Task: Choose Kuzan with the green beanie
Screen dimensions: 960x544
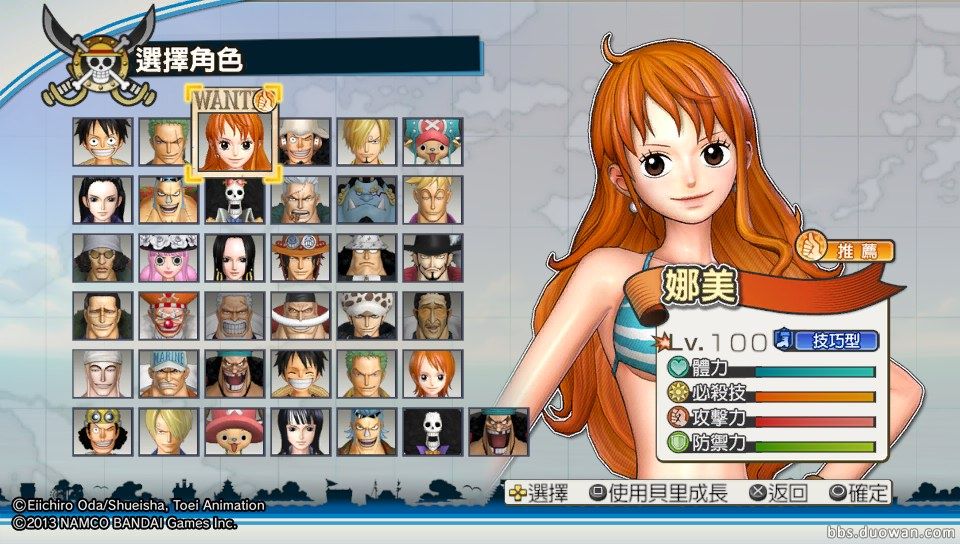Action: coord(102,258)
